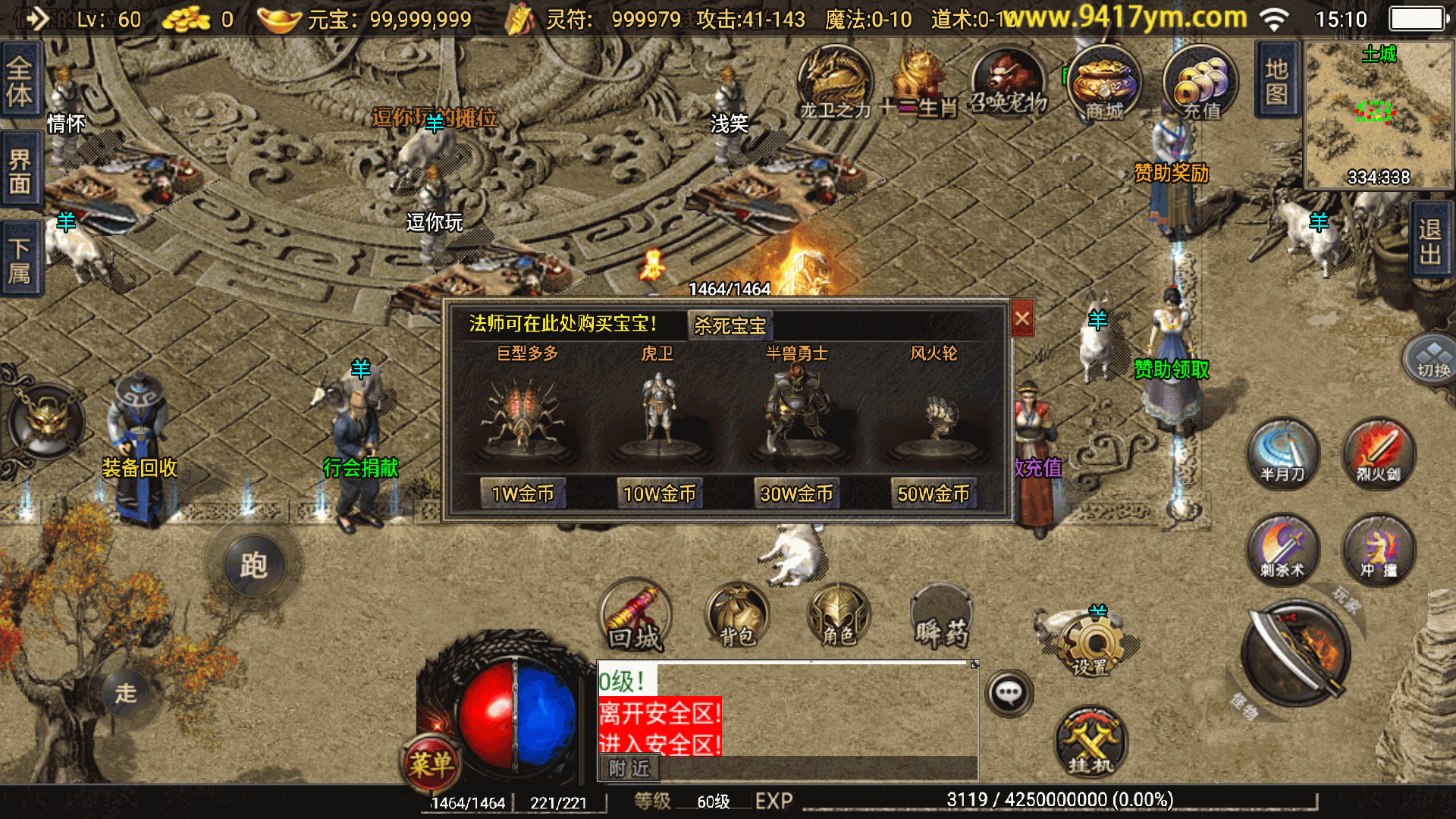Image resolution: width=1456 pixels, height=819 pixels.
Task: Exit the game with 退出 button
Action: pos(1430,241)
